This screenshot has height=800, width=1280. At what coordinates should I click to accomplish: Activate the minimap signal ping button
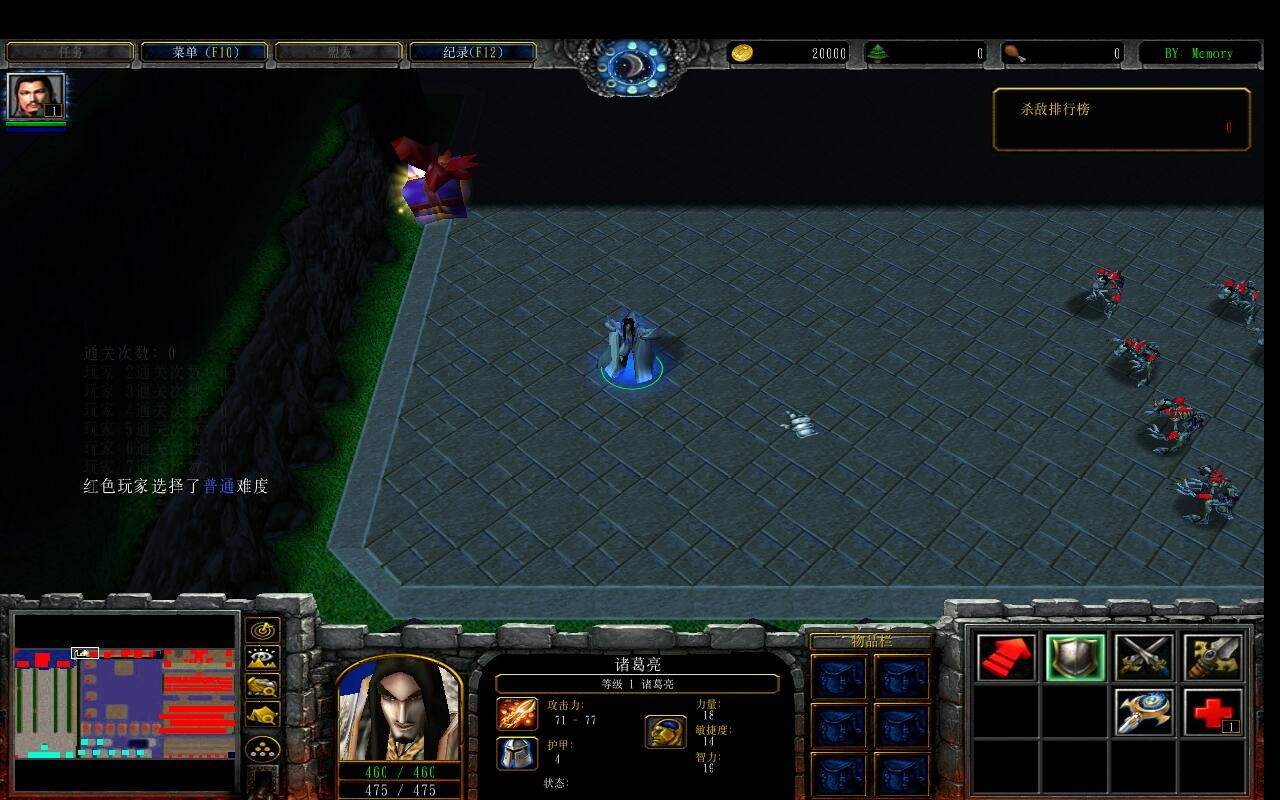tap(262, 631)
